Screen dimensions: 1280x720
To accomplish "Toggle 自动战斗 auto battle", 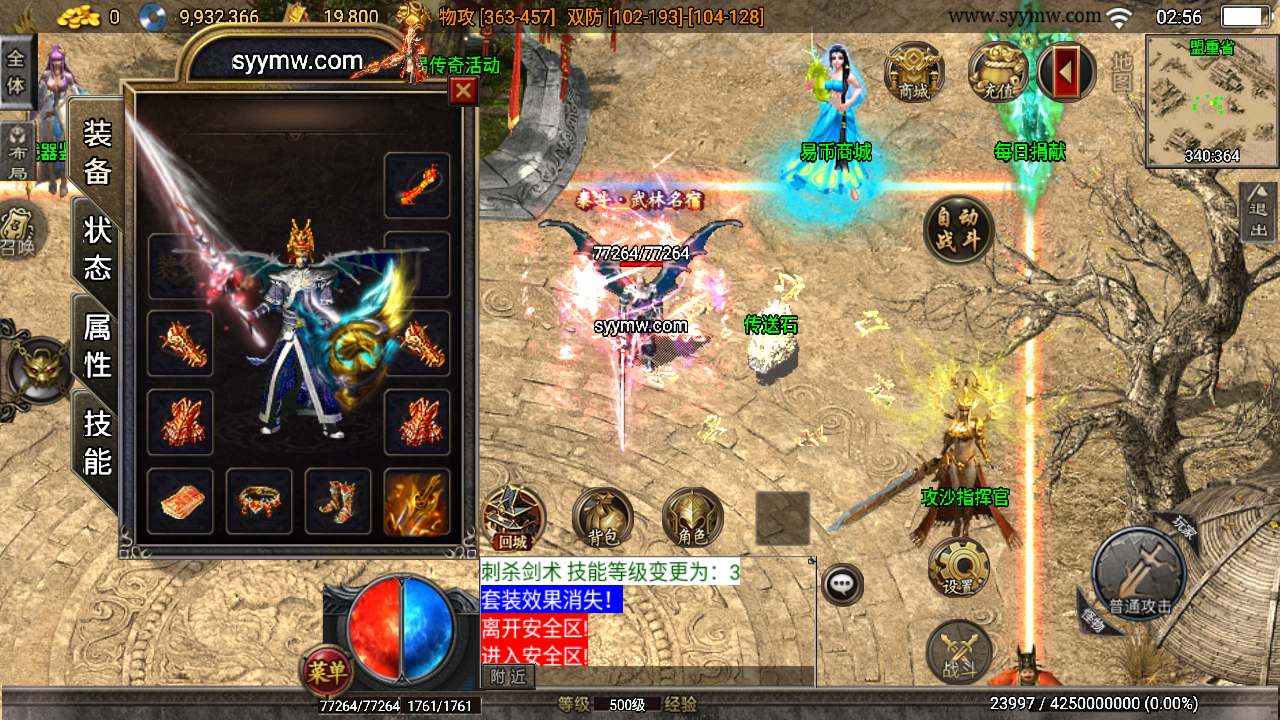I will click(x=958, y=230).
